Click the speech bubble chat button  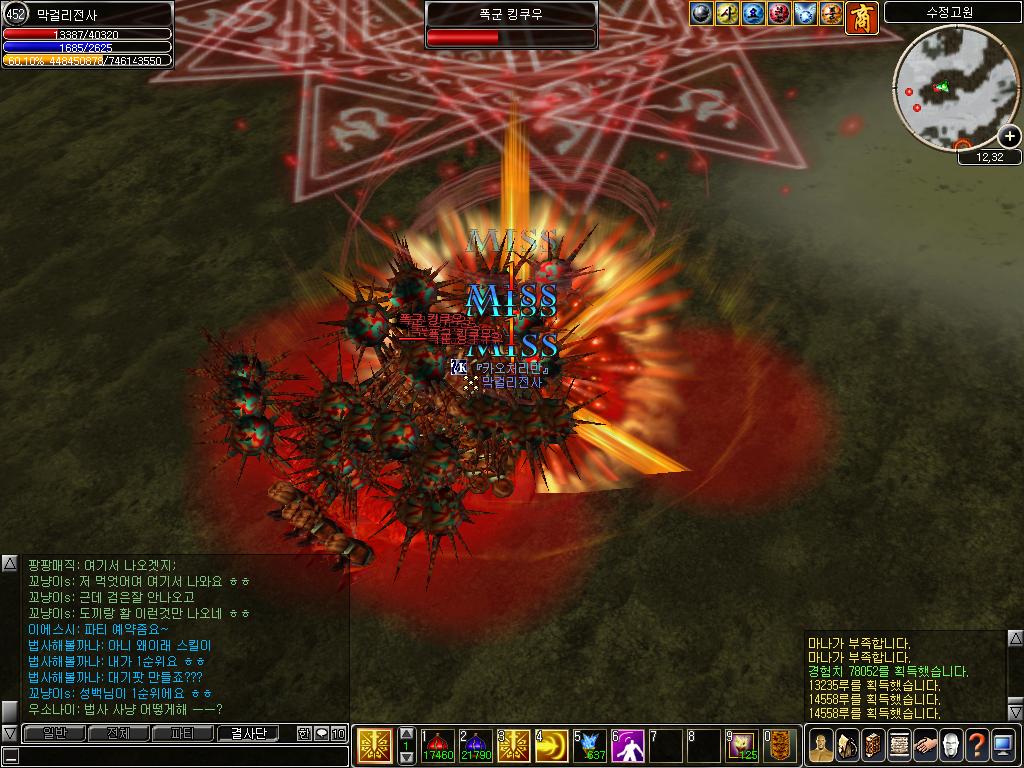(x=321, y=733)
